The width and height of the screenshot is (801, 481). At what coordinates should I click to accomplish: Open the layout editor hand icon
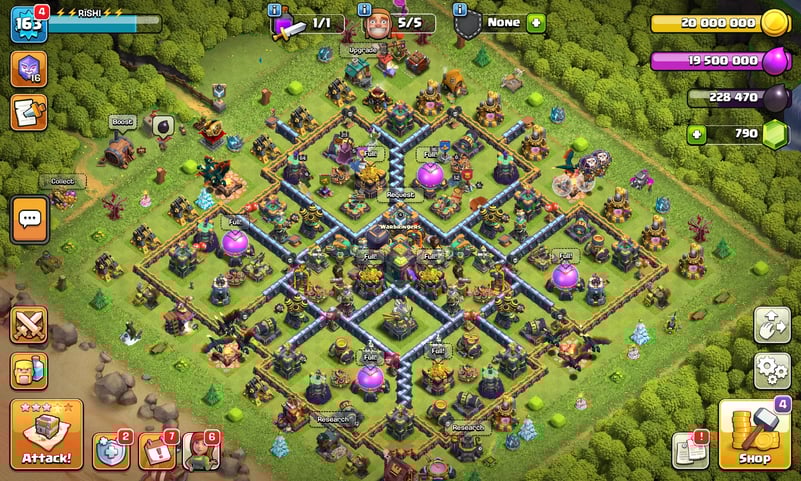[x=771, y=326]
